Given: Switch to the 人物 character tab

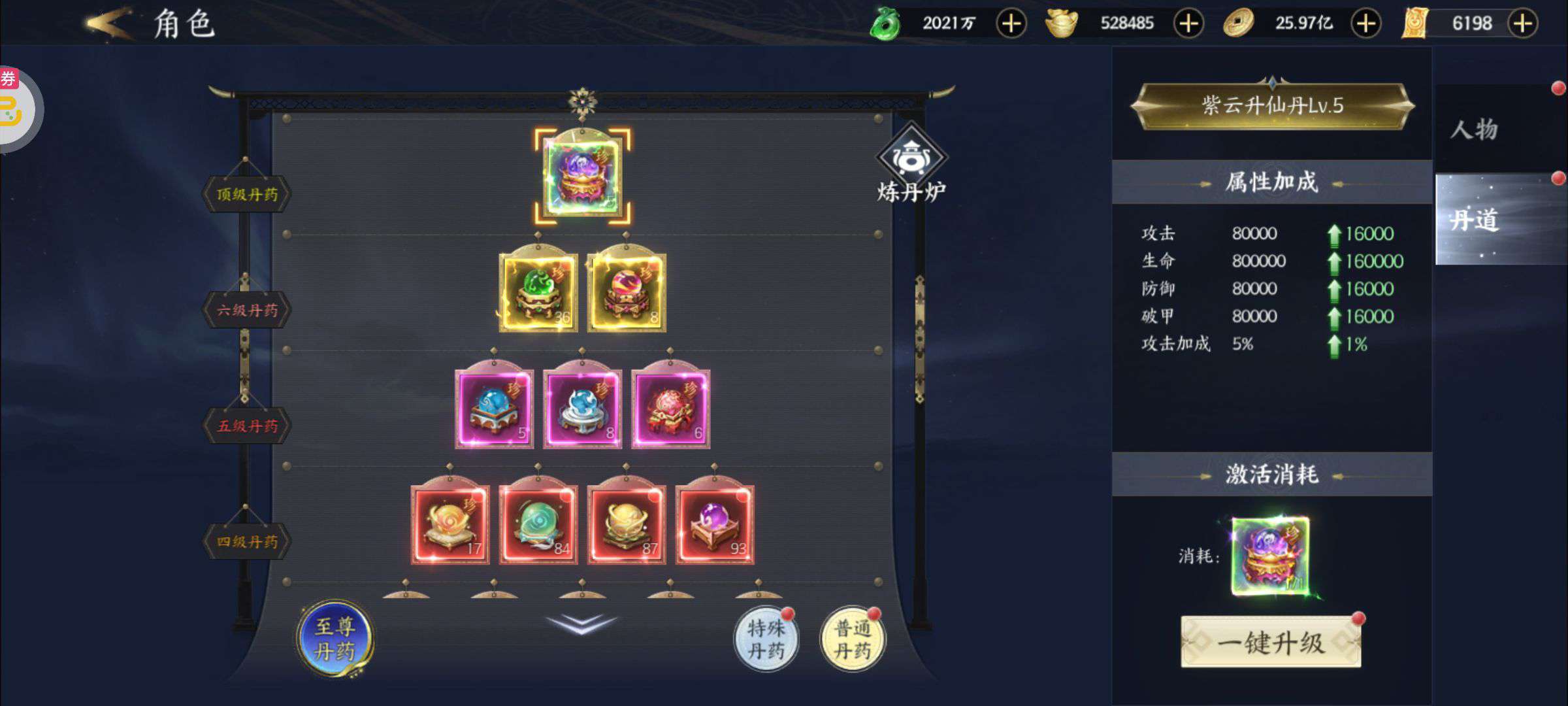Looking at the screenshot, I should (1475, 129).
